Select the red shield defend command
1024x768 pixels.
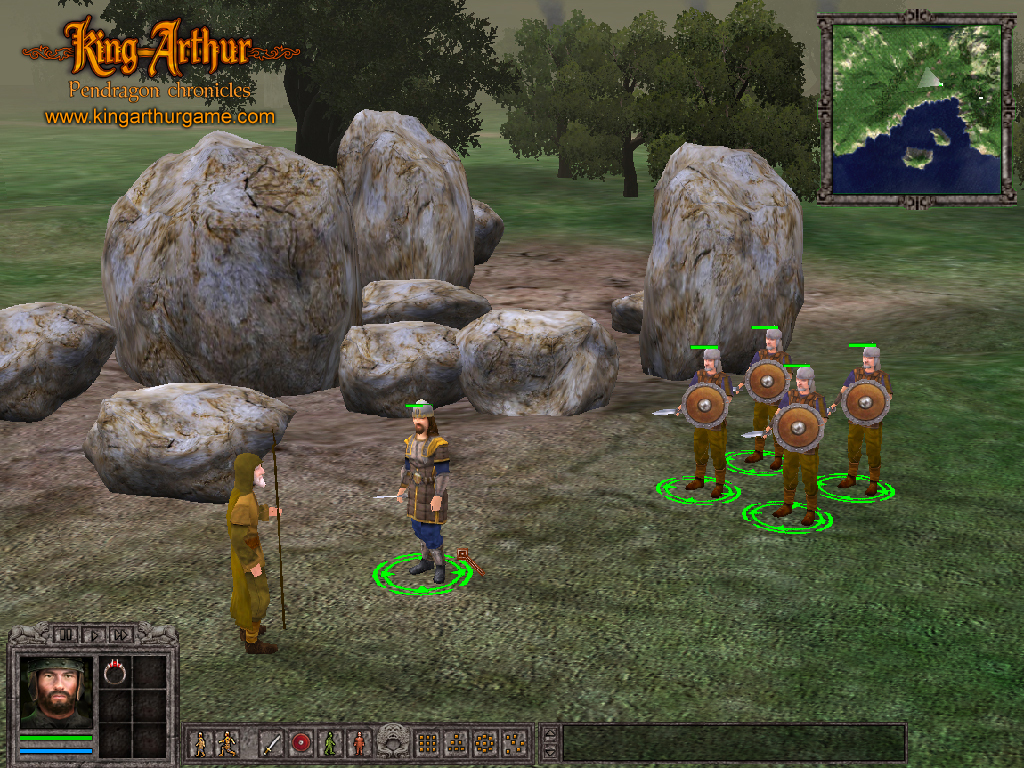[300, 744]
